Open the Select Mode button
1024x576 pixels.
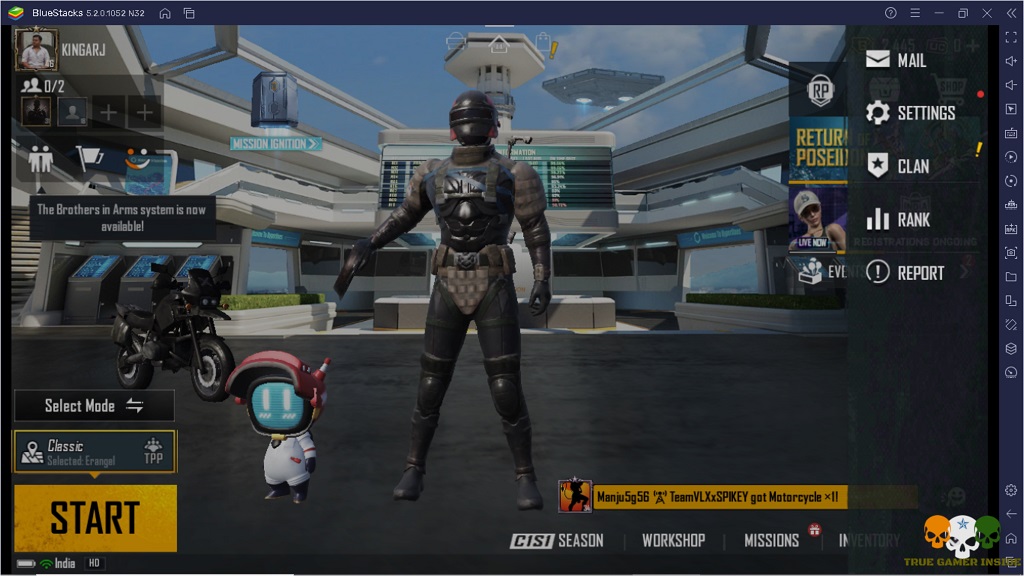click(x=94, y=406)
